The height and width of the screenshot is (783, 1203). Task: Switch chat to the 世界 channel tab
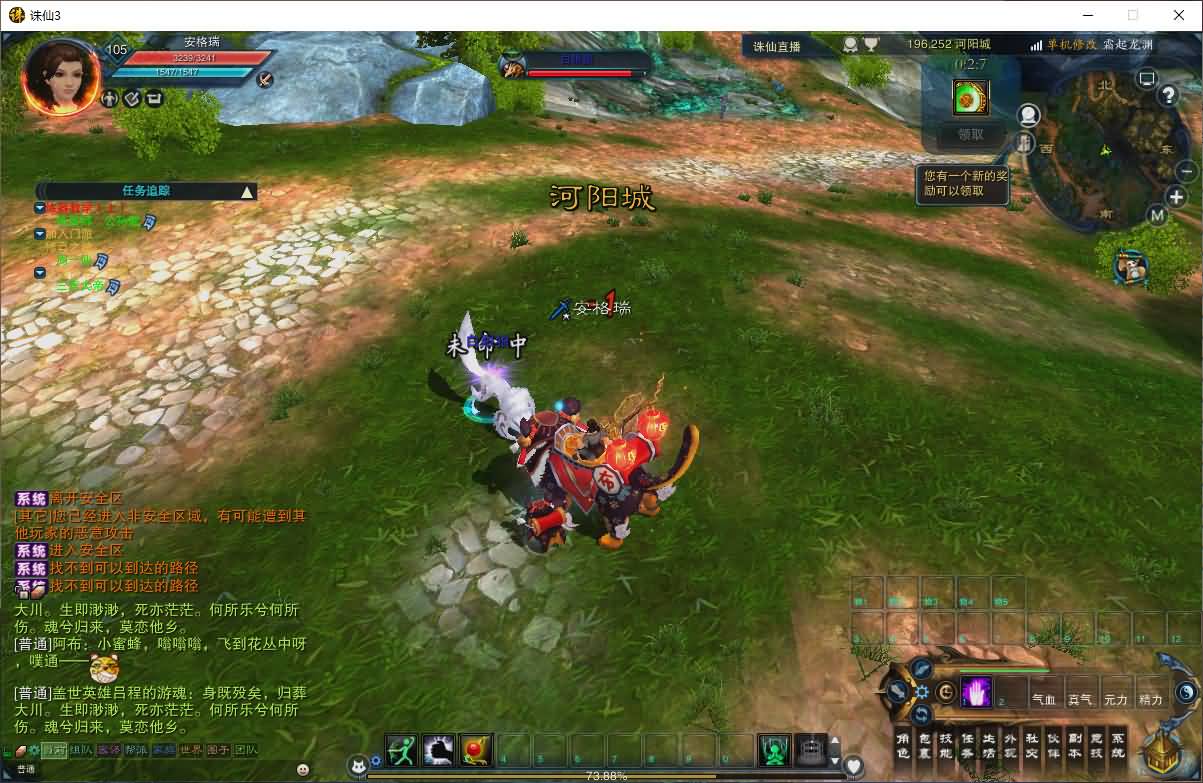tap(190, 750)
